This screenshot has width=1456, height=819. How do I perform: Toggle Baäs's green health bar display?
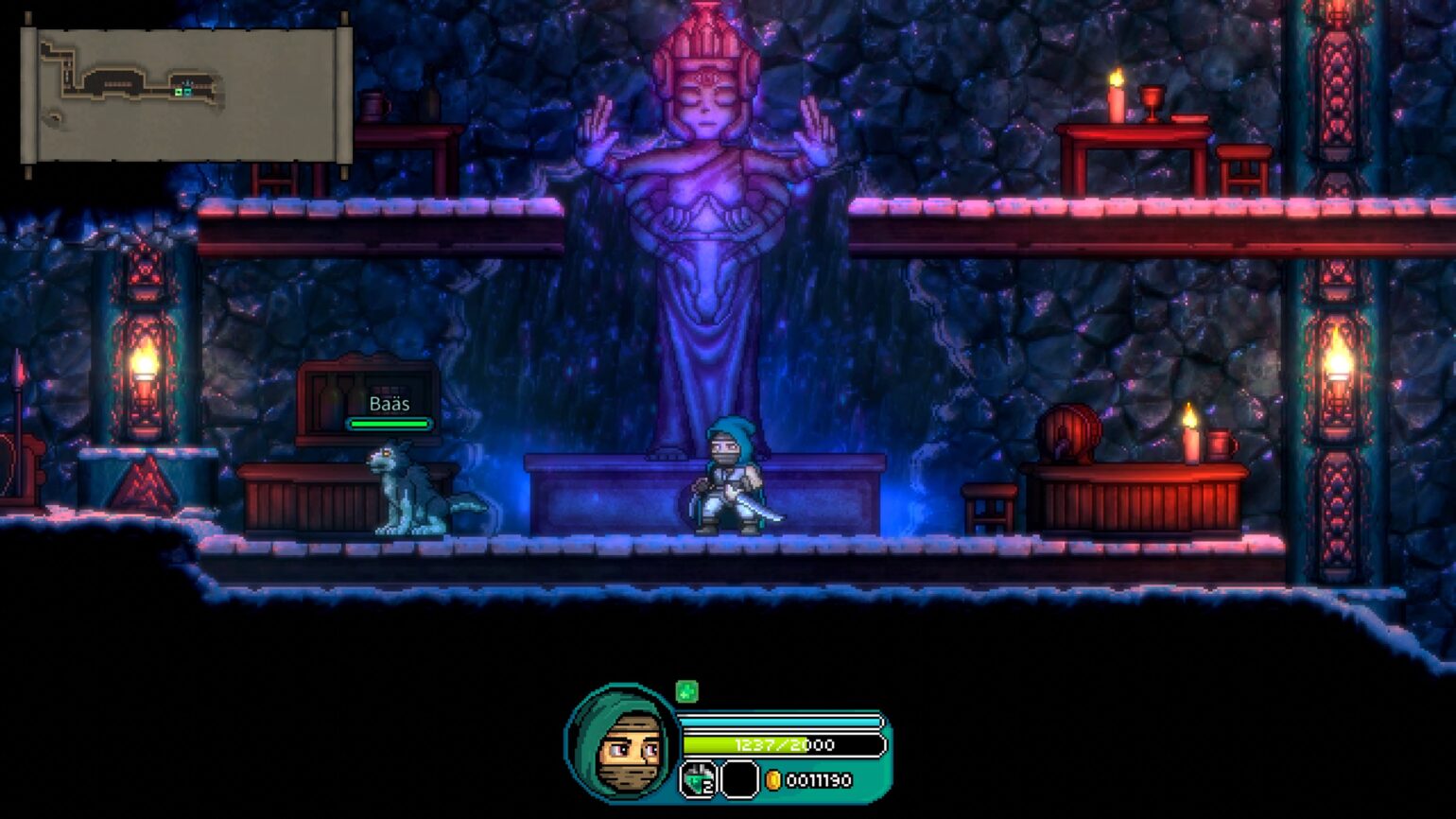pos(389,423)
